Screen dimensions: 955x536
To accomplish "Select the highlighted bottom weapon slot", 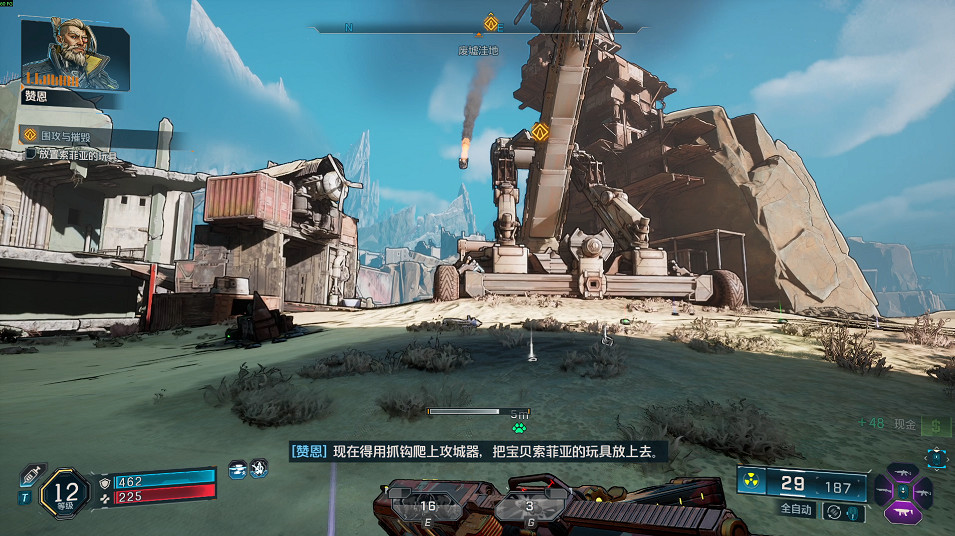I will tap(905, 512).
